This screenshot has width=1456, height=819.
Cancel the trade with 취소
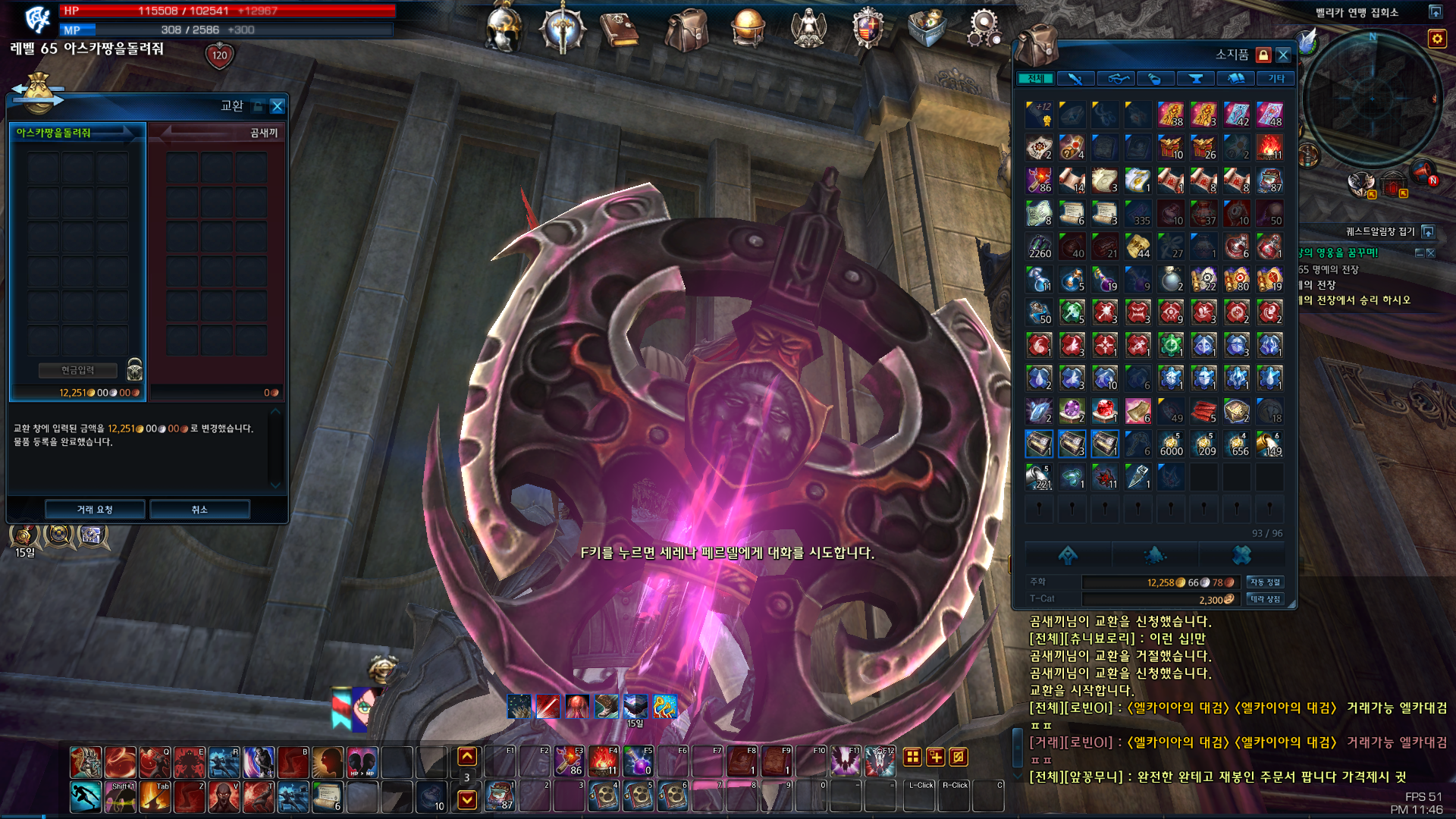pyautogui.click(x=199, y=510)
